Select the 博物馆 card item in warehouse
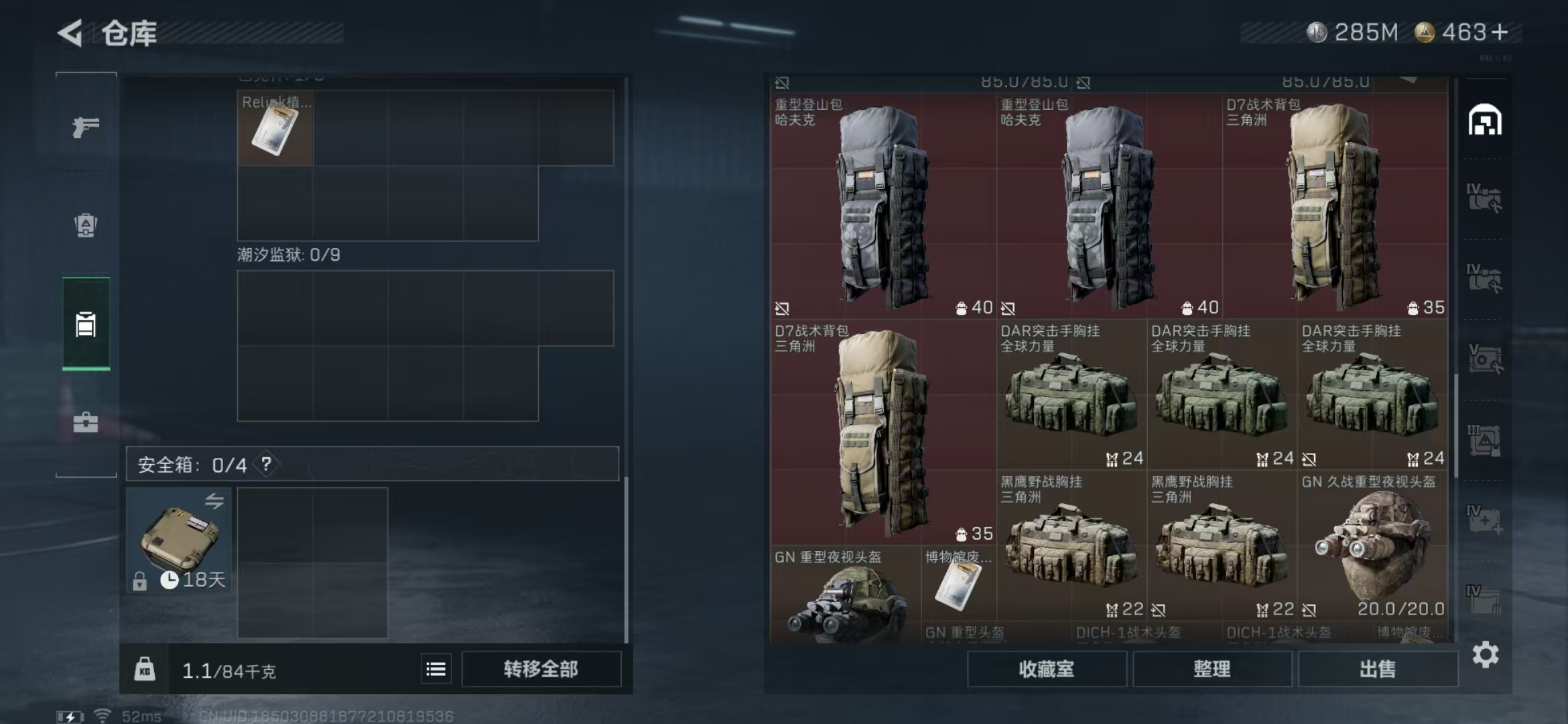The image size is (1568, 724). tap(958, 583)
